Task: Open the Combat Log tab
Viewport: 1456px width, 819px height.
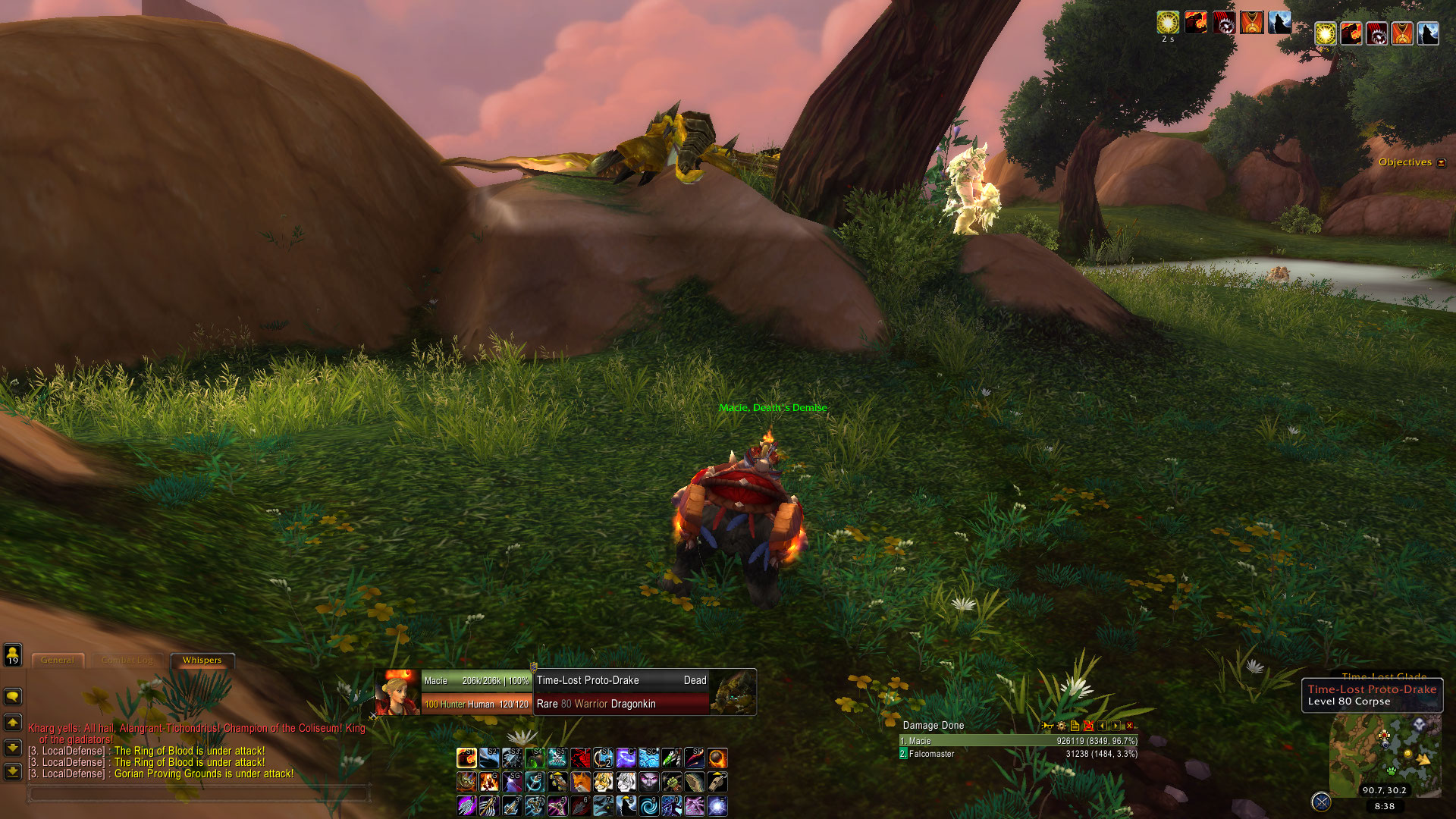Action: click(x=127, y=661)
